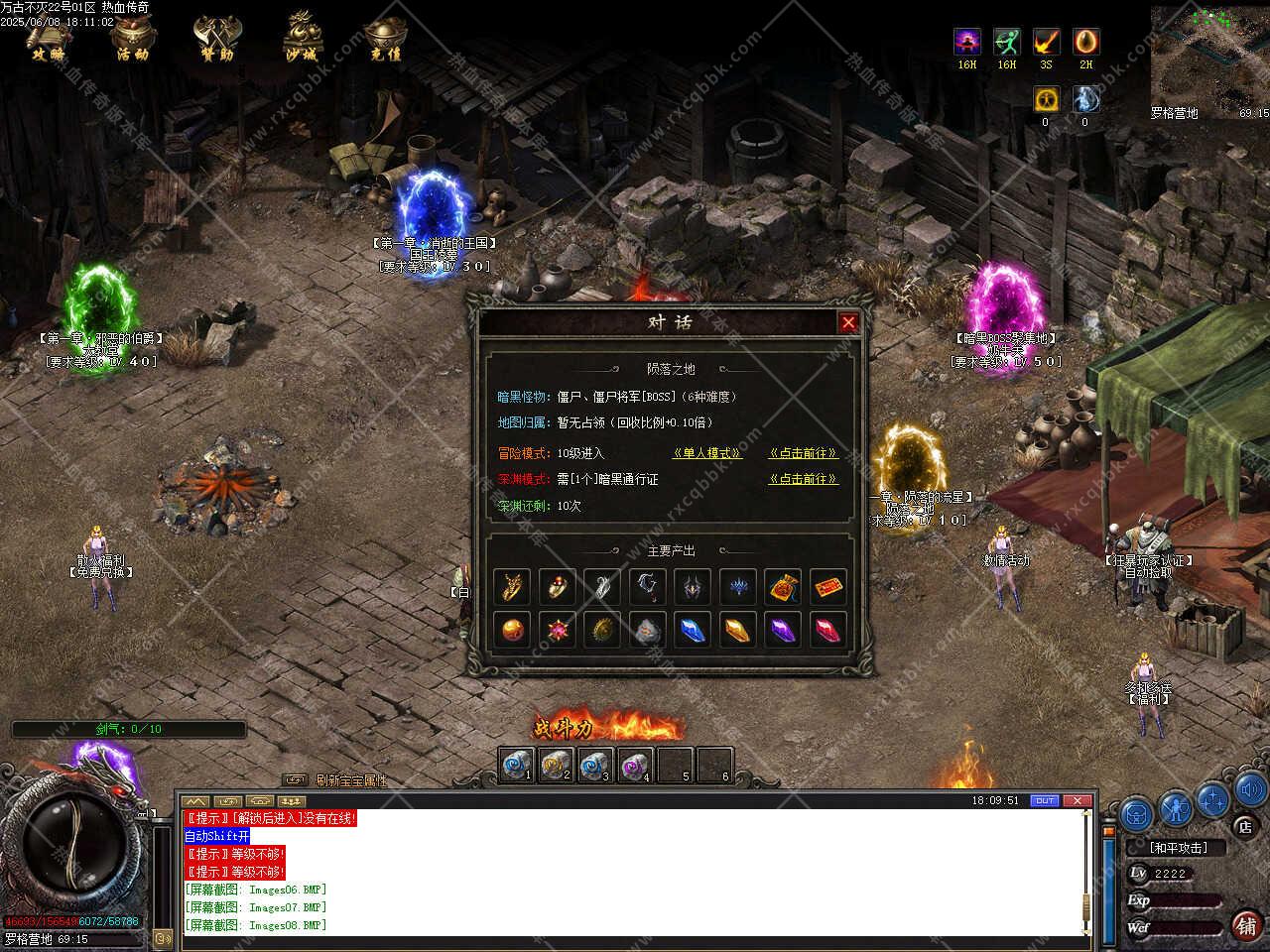Screen dimensions: 1270x952
Task: Open the 沙城 castle menu
Action: click(x=300, y=38)
